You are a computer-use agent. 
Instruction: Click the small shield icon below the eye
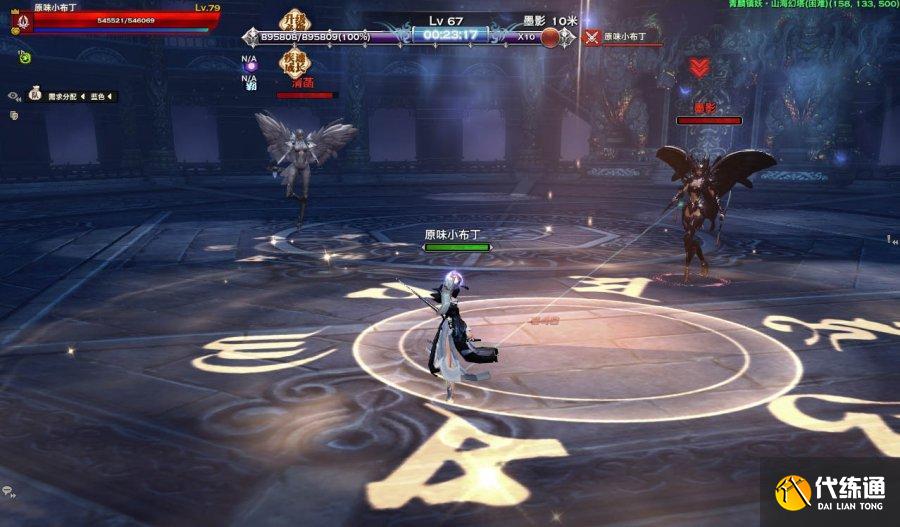pos(14,115)
